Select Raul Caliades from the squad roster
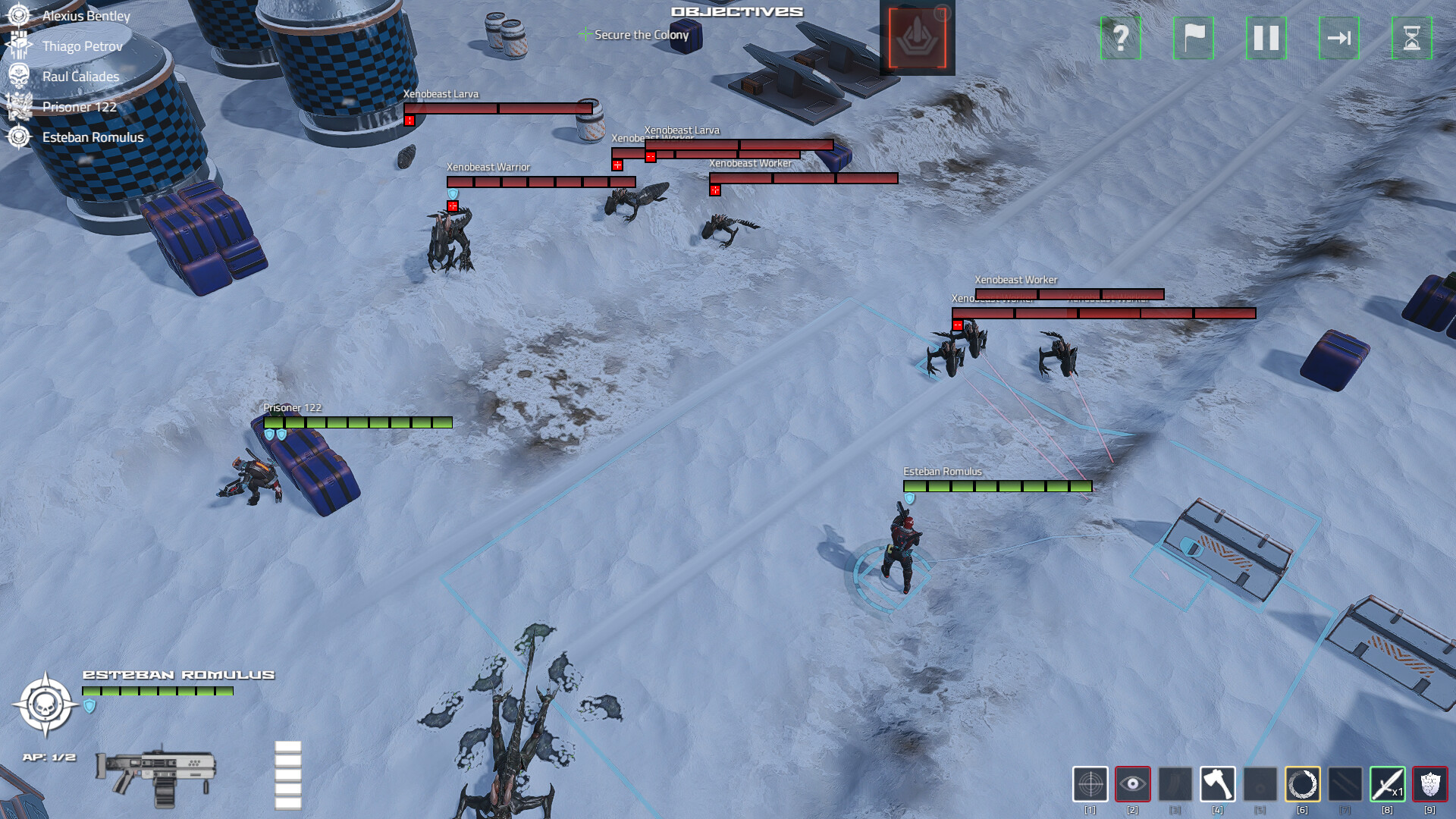 (x=80, y=76)
